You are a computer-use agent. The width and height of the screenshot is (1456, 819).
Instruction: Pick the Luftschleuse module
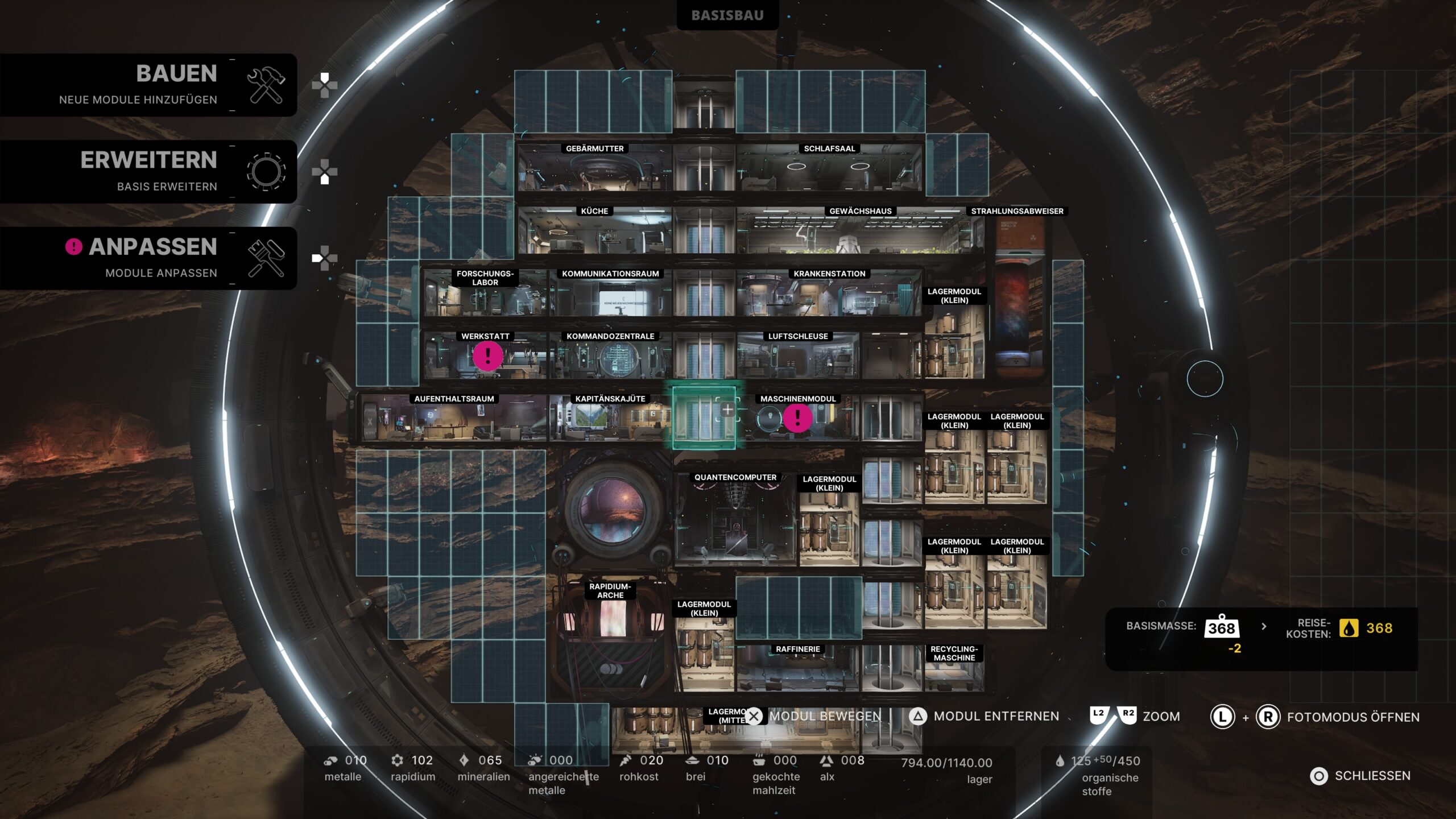coord(797,359)
